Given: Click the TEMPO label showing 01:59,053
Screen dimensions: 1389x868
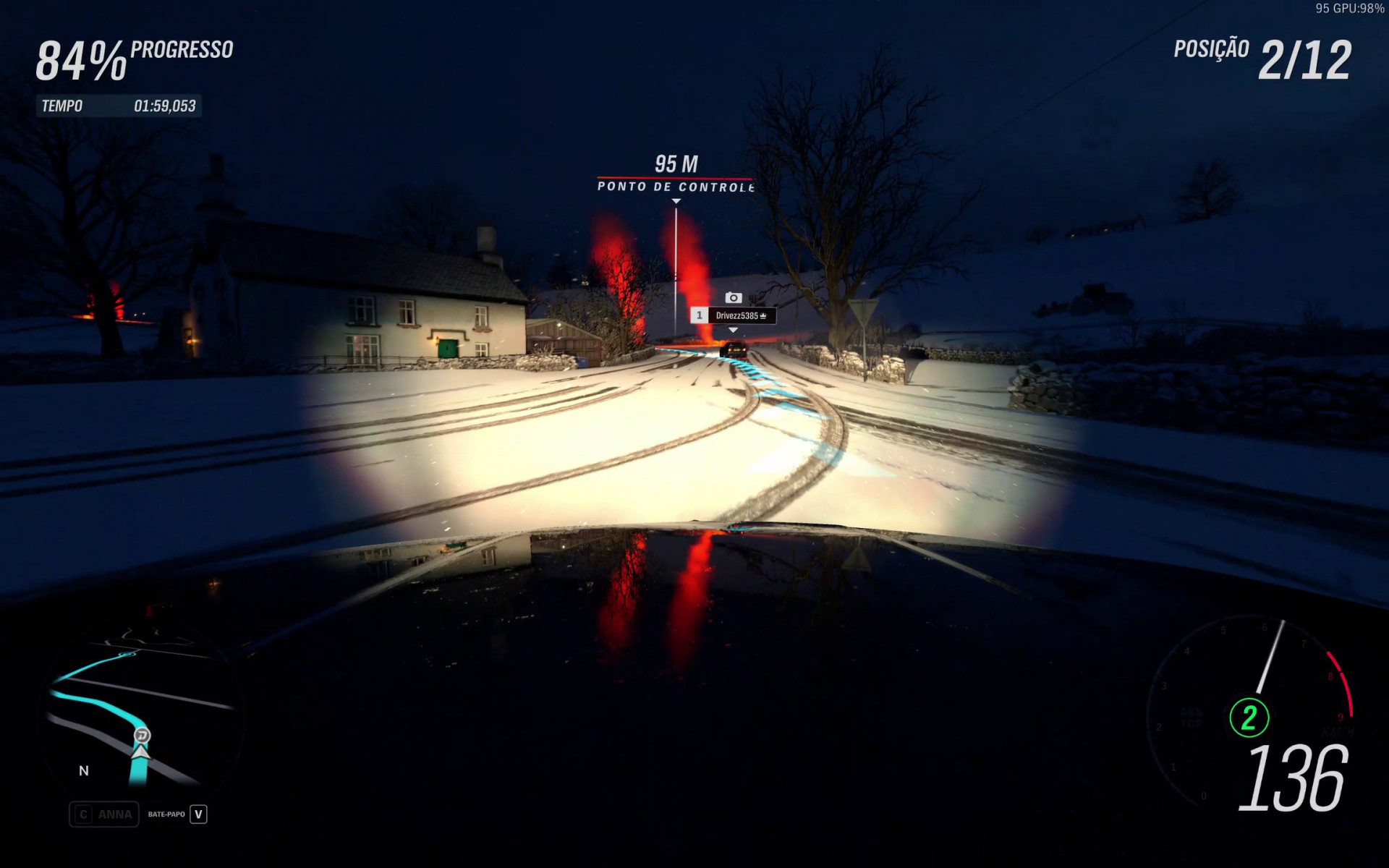Looking at the screenshot, I should coord(119,106).
